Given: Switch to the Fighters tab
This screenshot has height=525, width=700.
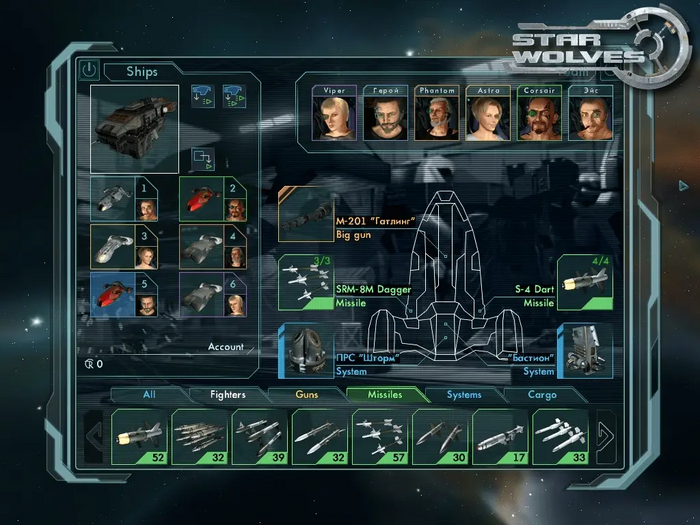Looking at the screenshot, I should click(x=227, y=395).
